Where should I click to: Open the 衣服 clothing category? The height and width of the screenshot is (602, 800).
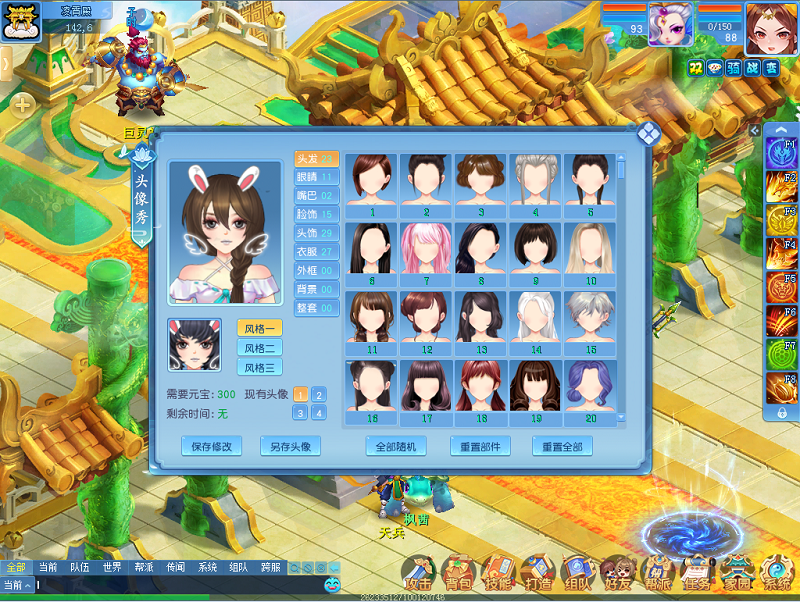point(316,251)
